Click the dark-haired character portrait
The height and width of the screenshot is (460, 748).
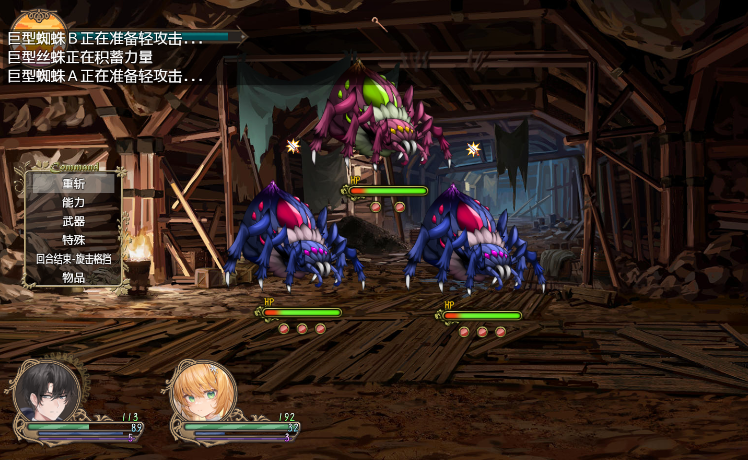46,391
